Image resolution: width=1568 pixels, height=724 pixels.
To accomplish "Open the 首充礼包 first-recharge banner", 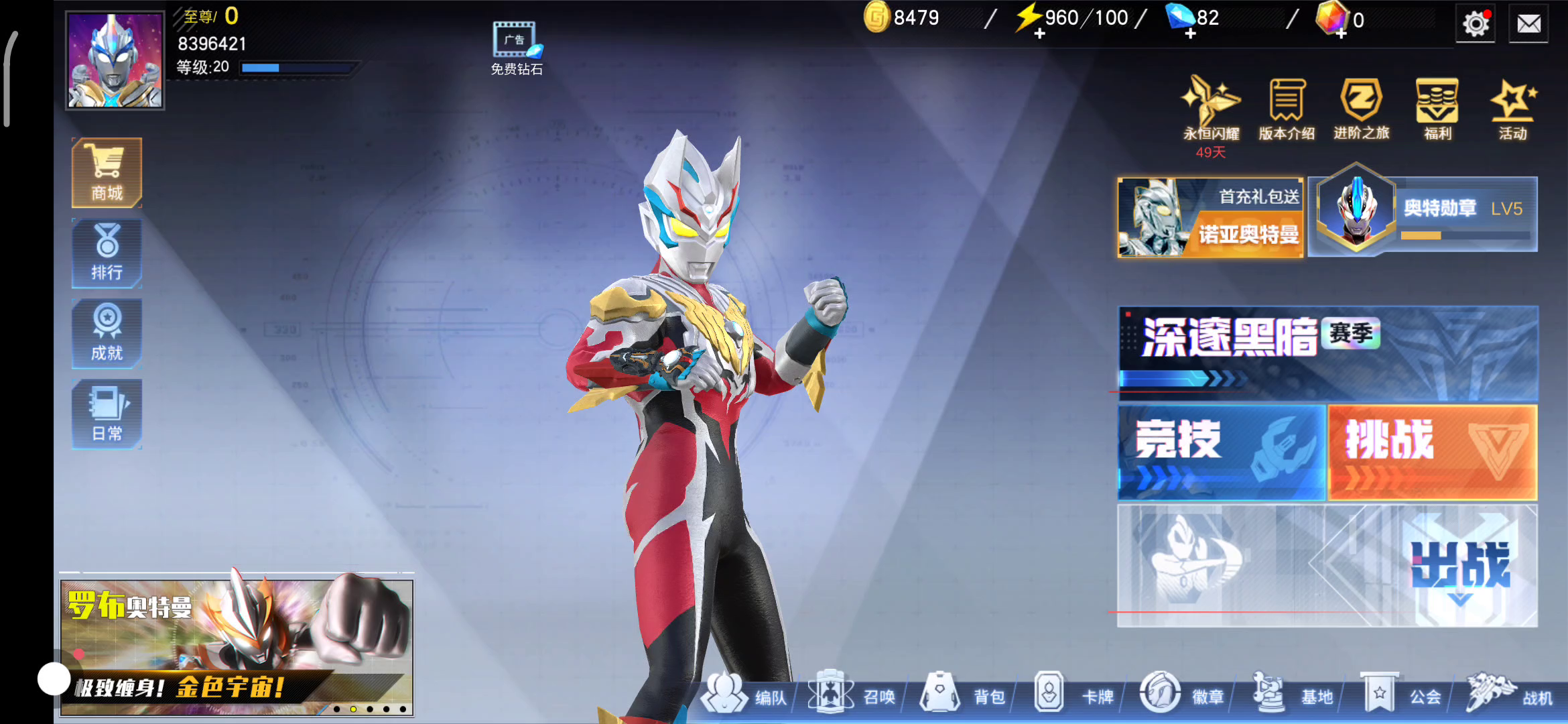I will click(x=1210, y=217).
